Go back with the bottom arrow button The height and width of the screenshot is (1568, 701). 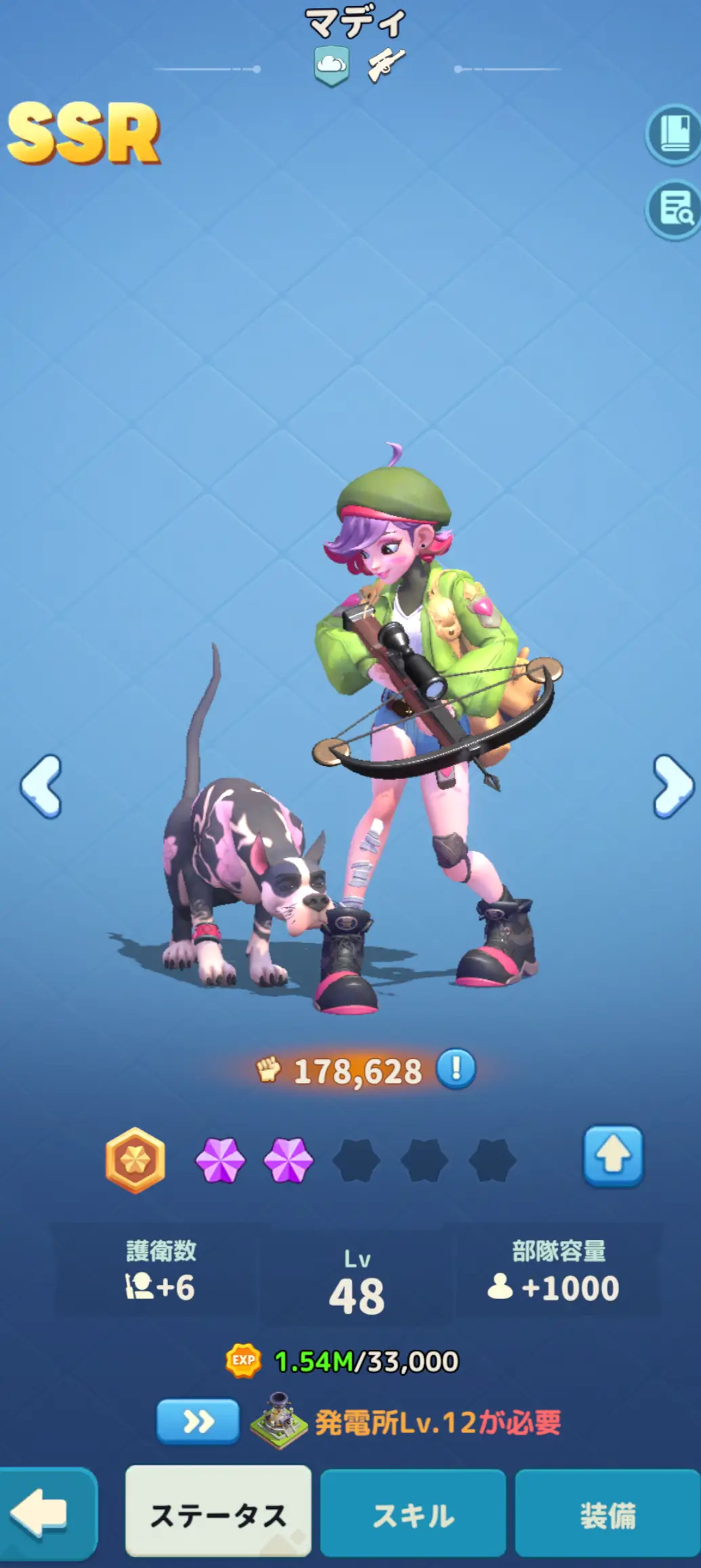45,1514
